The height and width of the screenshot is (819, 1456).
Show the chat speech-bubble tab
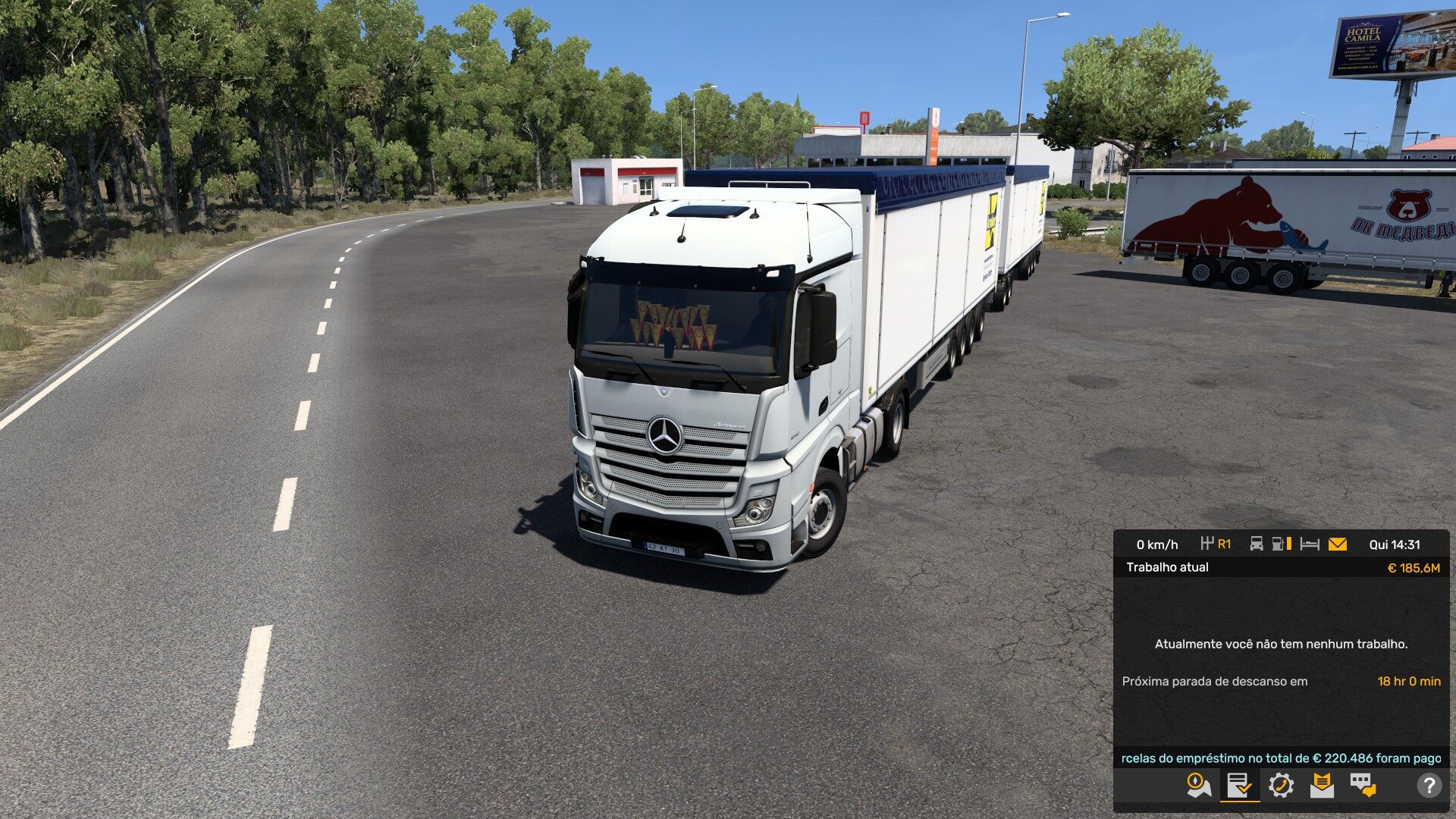tap(1363, 785)
